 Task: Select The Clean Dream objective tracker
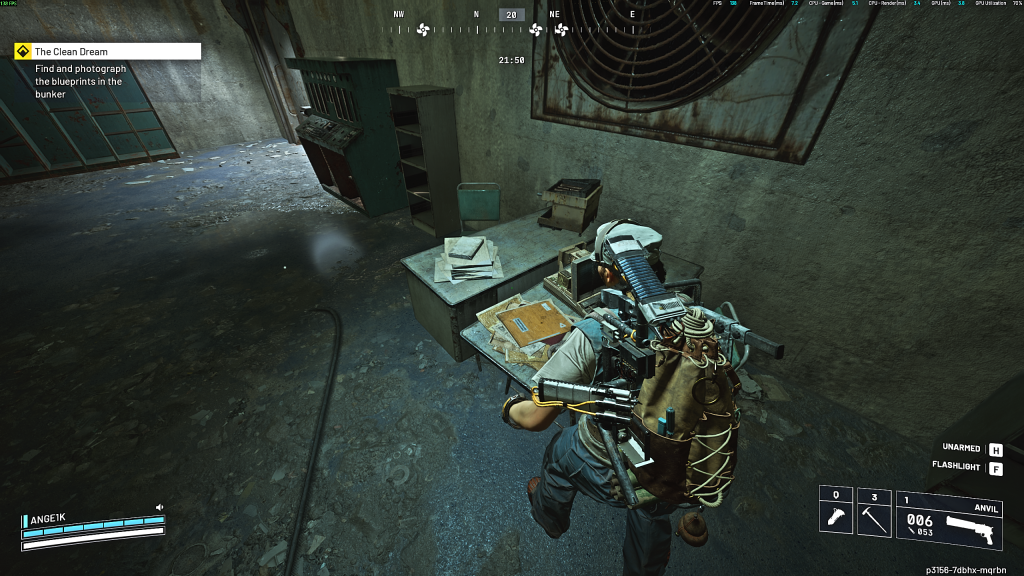coord(107,51)
